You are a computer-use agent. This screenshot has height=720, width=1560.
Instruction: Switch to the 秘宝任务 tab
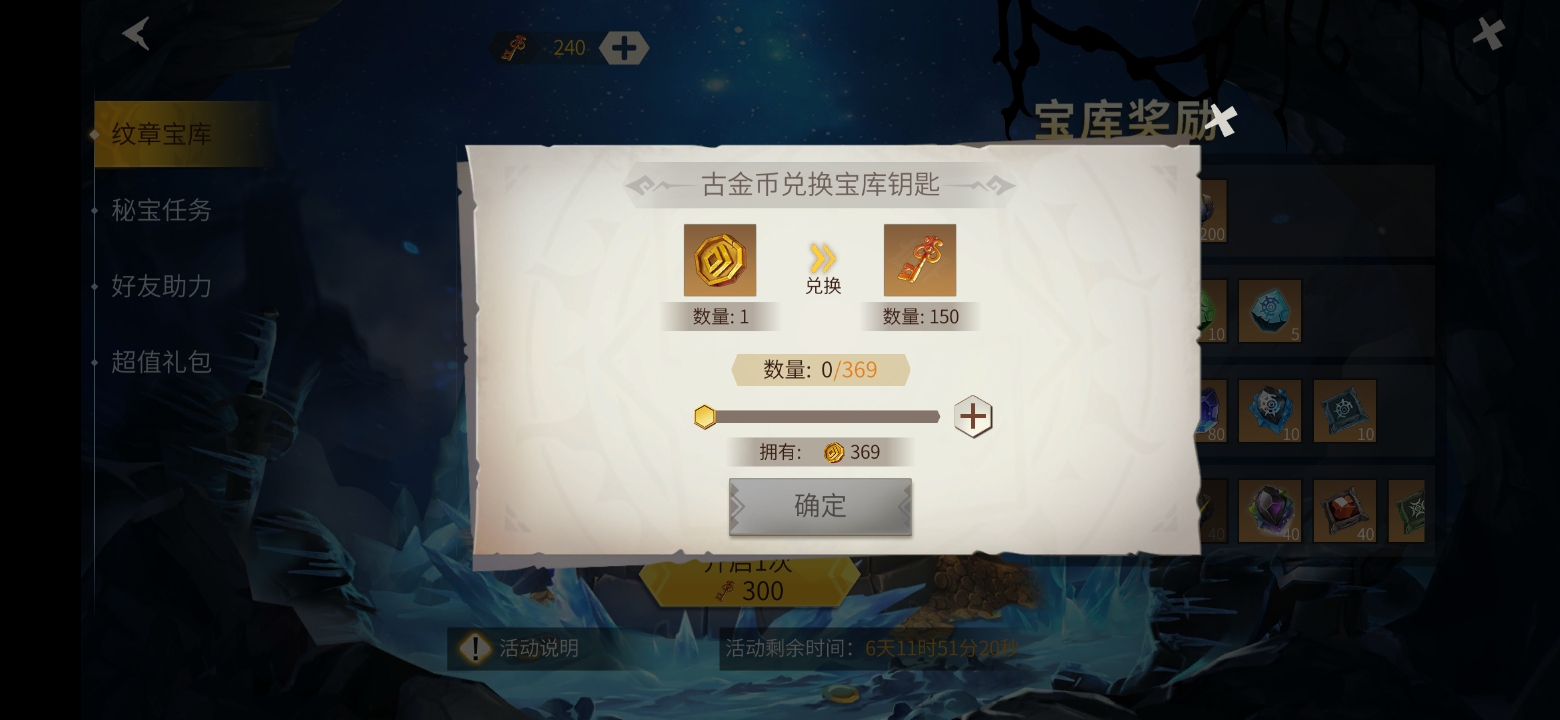tap(161, 211)
